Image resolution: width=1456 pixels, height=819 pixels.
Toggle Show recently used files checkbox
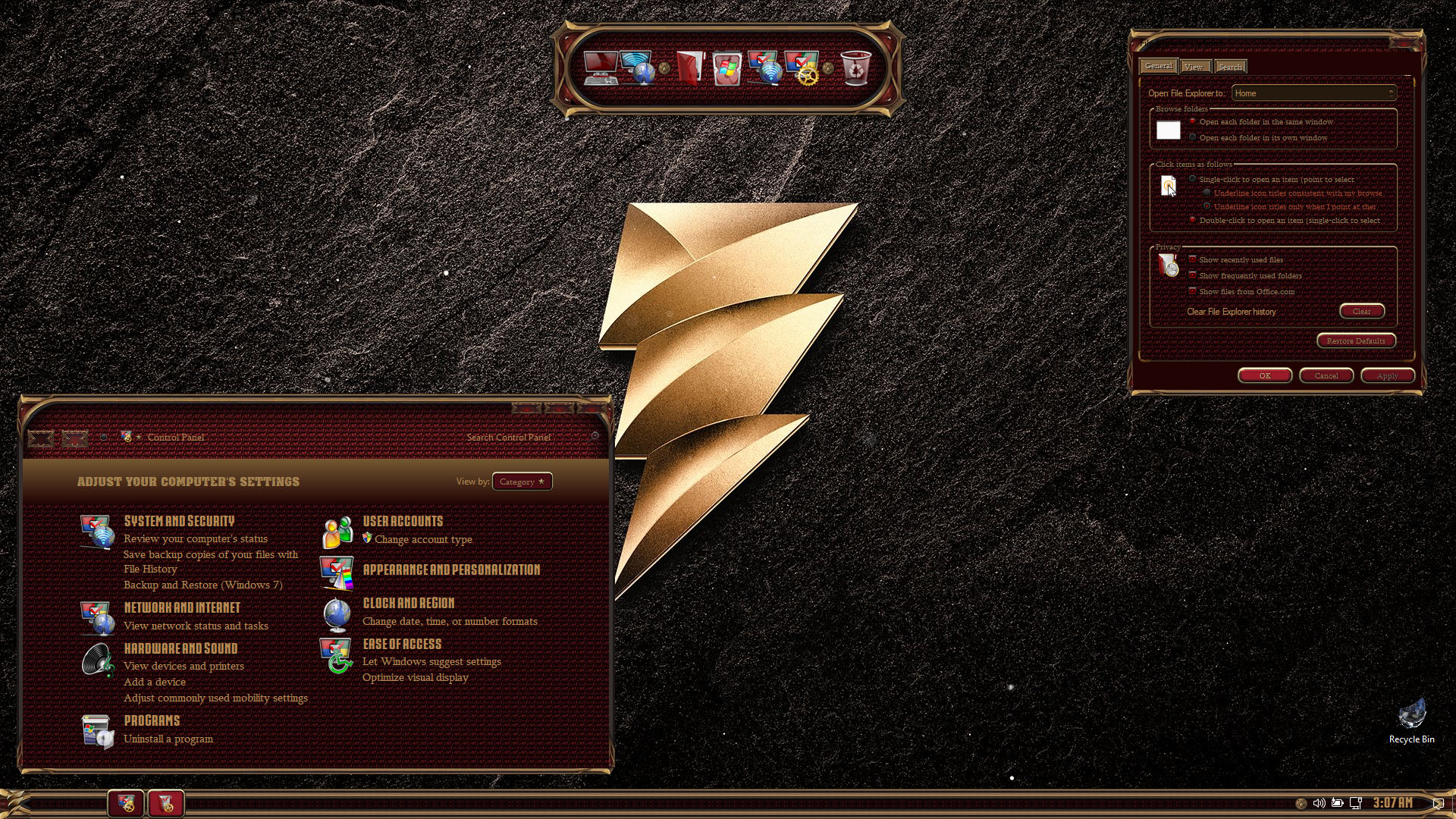click(1193, 260)
